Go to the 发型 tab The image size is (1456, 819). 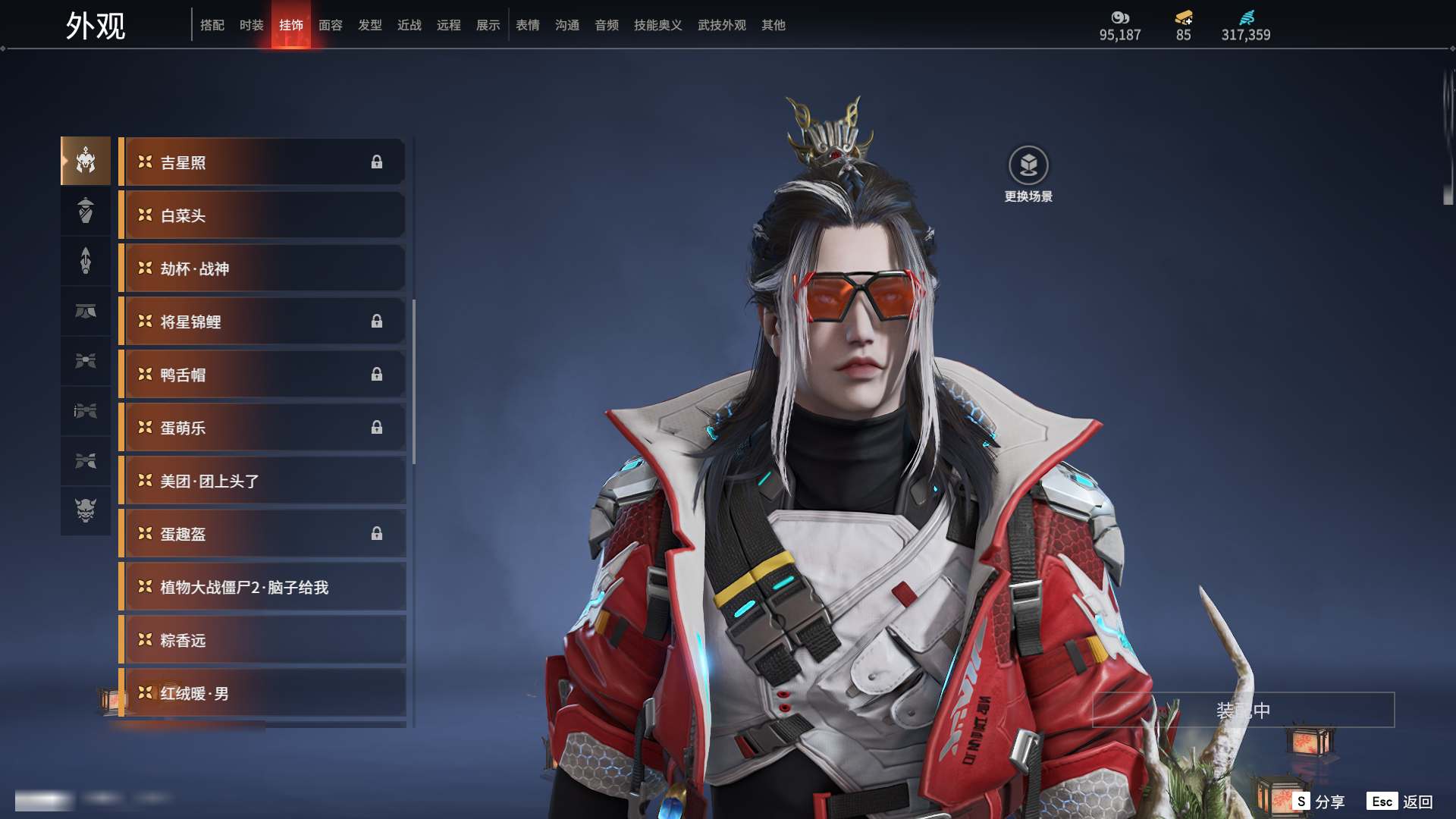370,25
